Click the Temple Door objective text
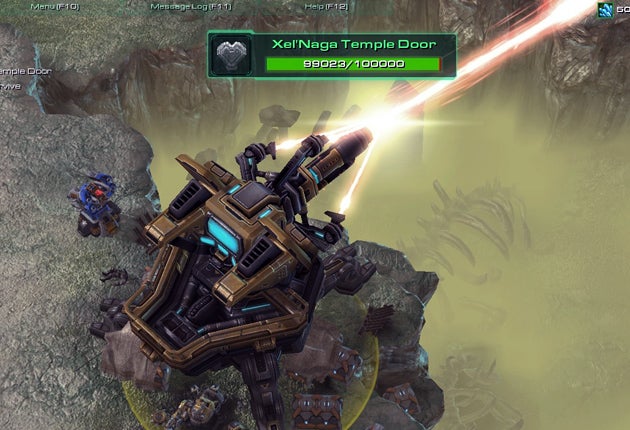 pyautogui.click(x=25, y=71)
